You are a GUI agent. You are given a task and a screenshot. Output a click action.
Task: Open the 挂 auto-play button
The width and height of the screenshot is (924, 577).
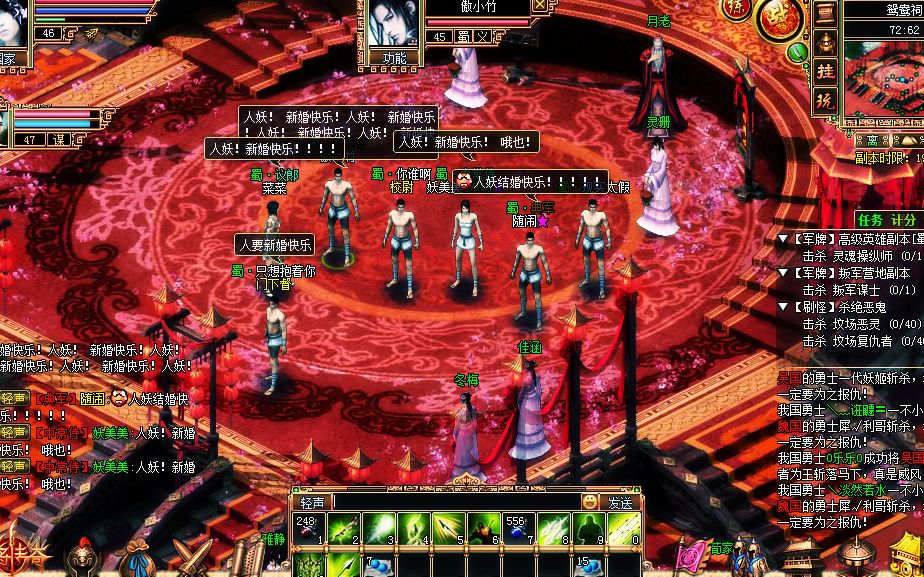click(x=825, y=72)
